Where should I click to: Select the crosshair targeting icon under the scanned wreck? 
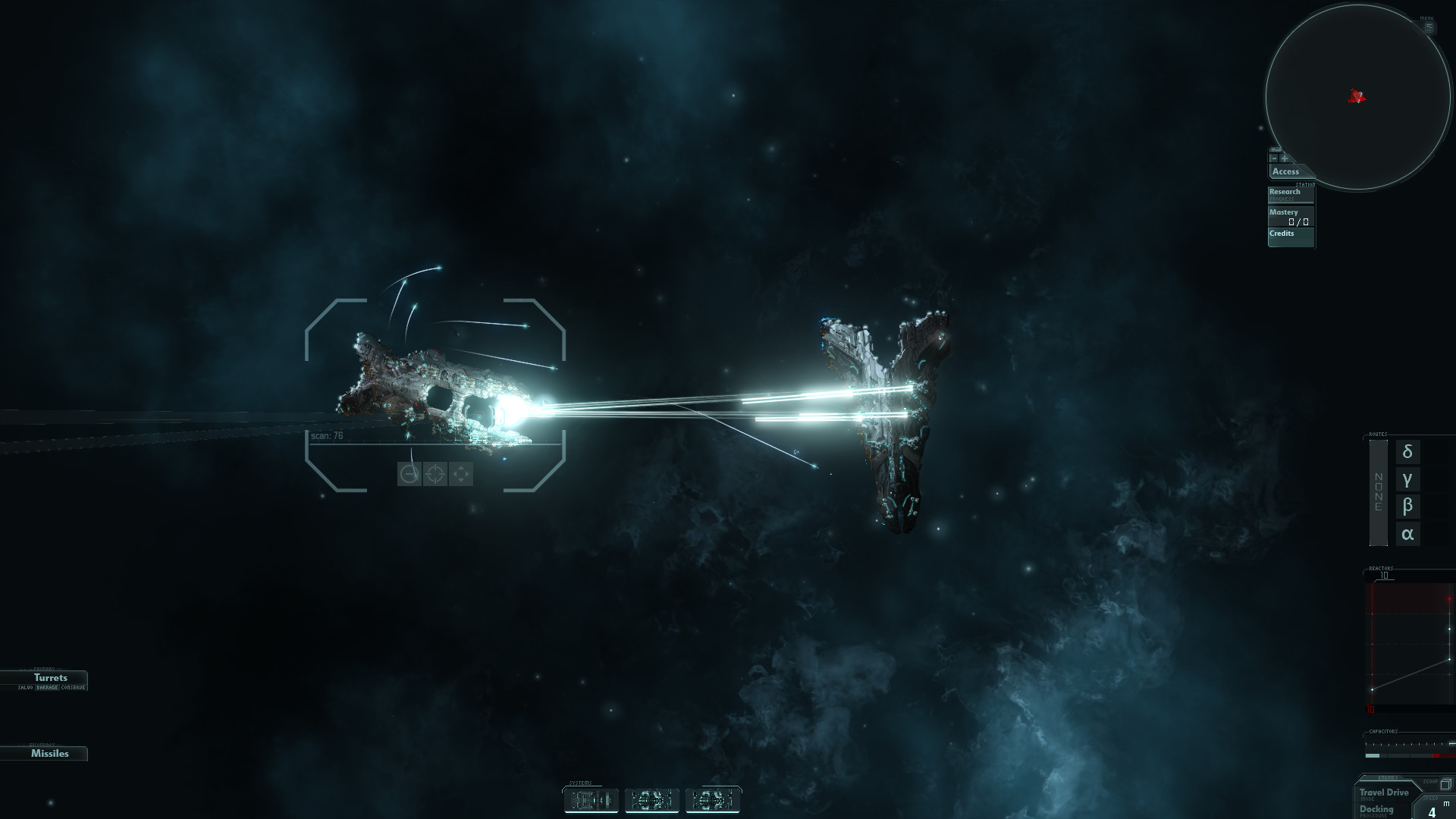click(x=437, y=475)
